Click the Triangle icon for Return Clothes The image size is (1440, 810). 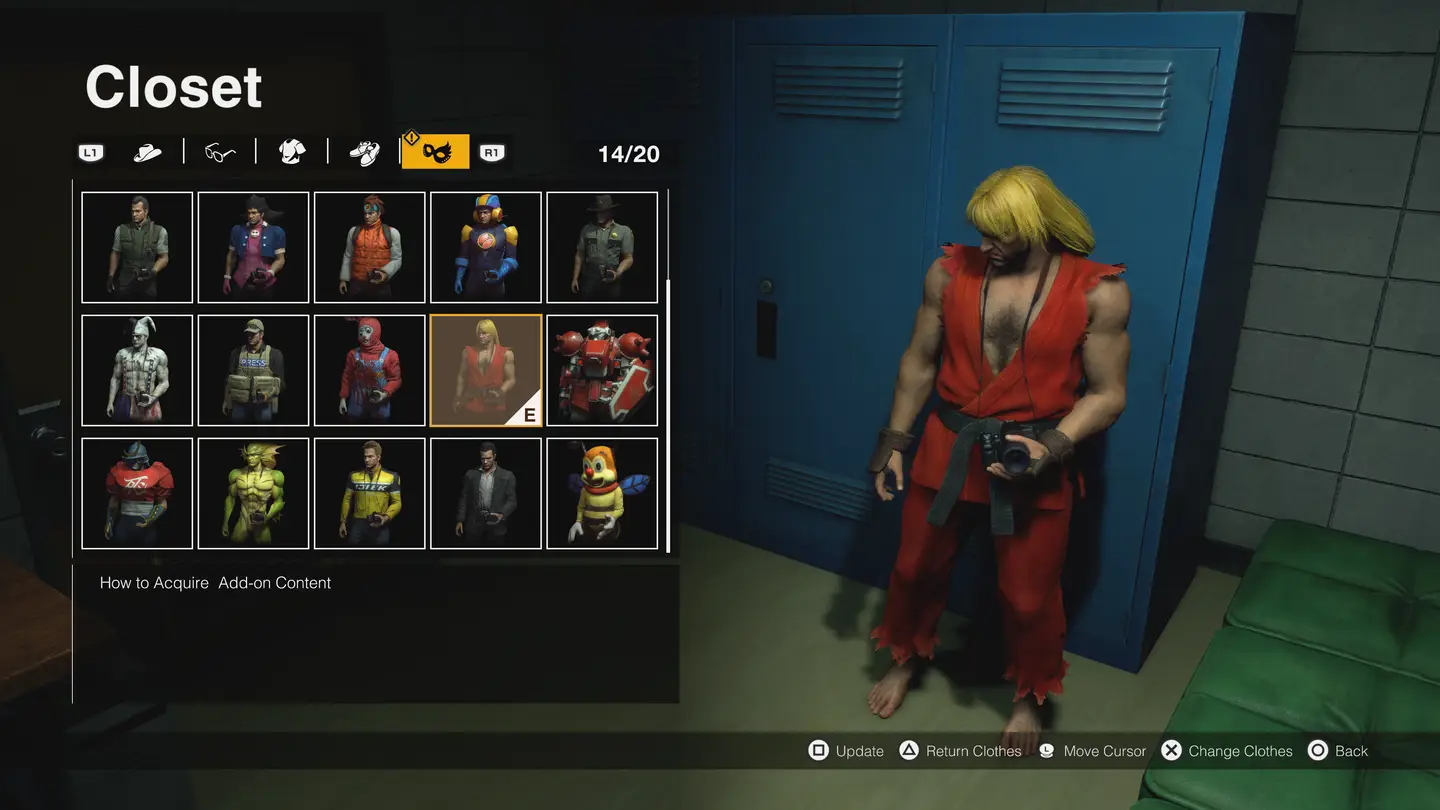(908, 750)
